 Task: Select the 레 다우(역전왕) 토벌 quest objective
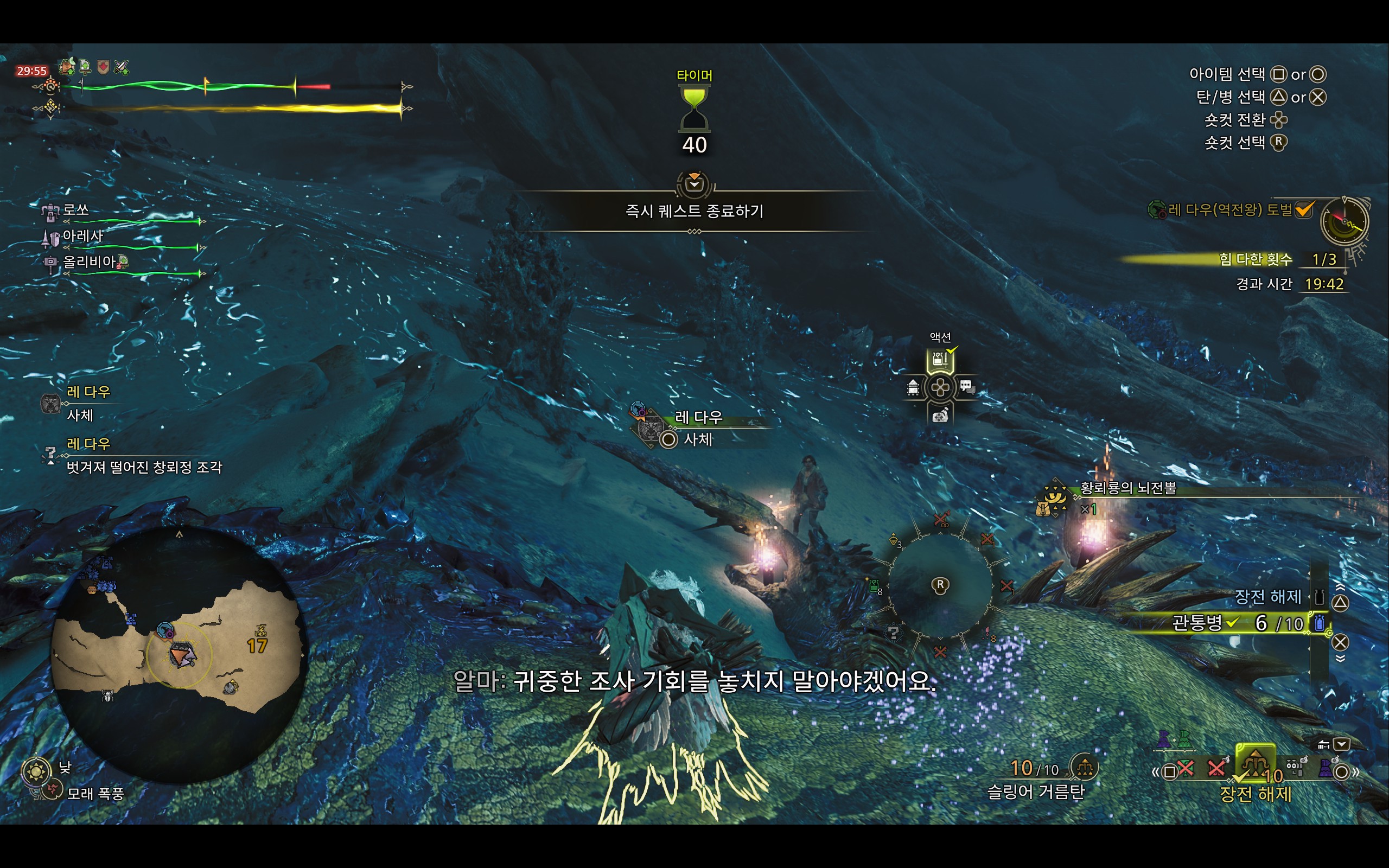[1229, 210]
